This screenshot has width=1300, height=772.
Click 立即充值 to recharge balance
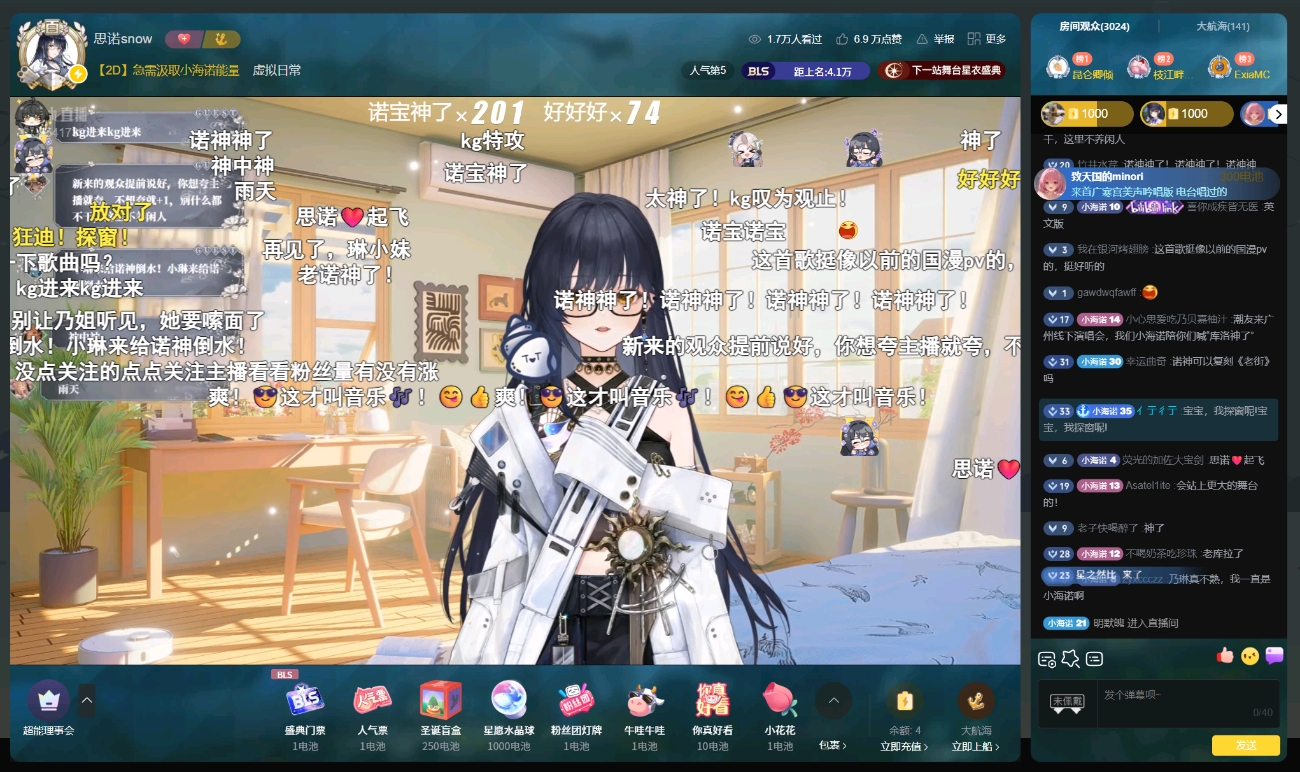904,746
